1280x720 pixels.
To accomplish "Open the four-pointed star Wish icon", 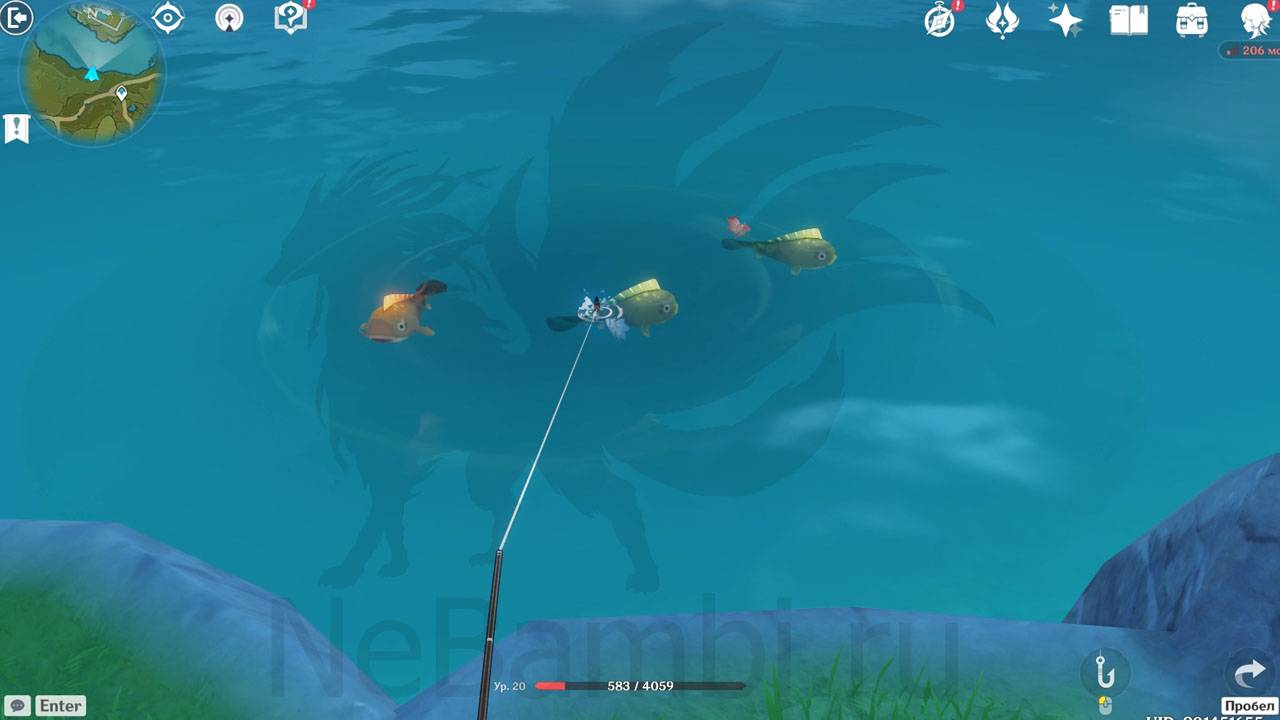I will pos(1065,20).
